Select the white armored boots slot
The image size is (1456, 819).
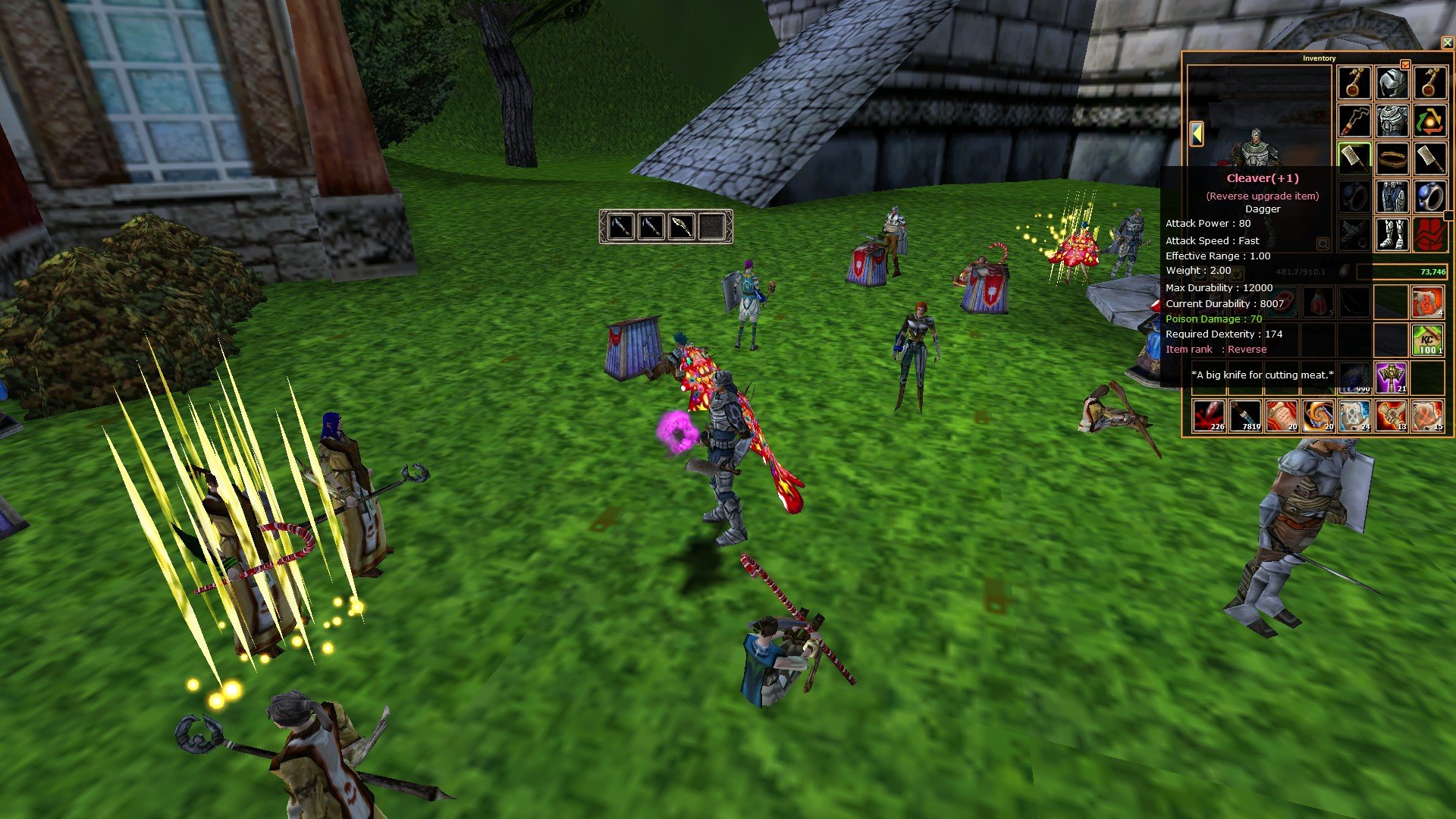click(1392, 234)
